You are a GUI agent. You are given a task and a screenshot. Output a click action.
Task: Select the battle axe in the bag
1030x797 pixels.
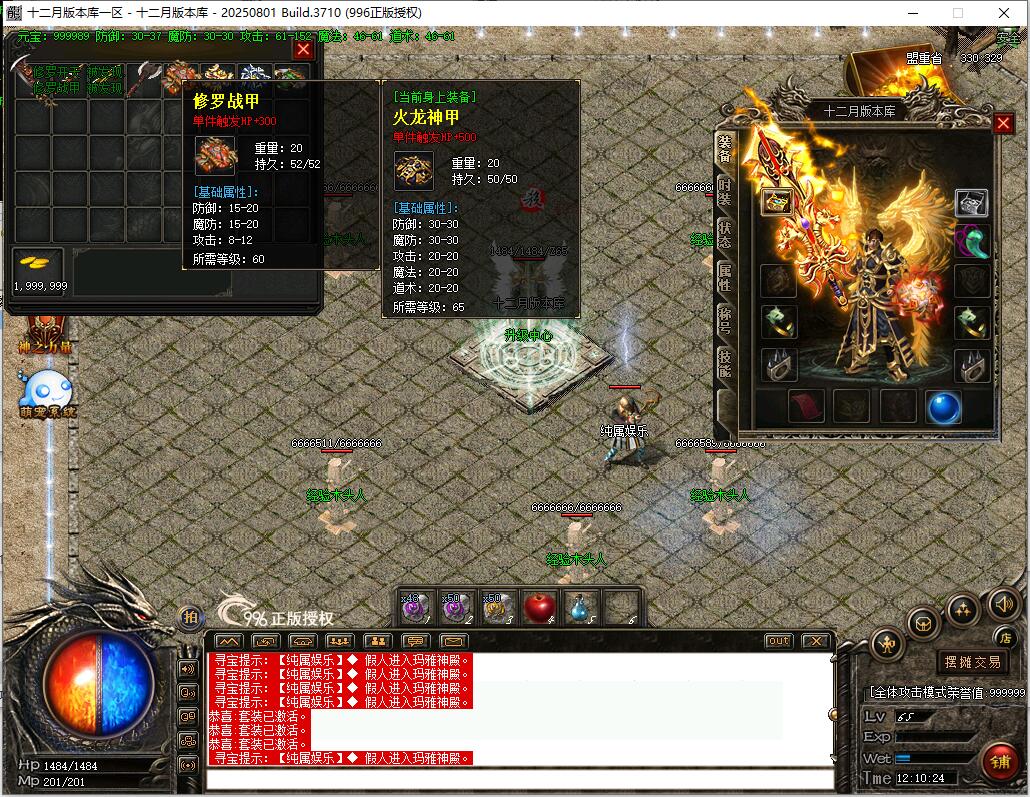[x=145, y=78]
